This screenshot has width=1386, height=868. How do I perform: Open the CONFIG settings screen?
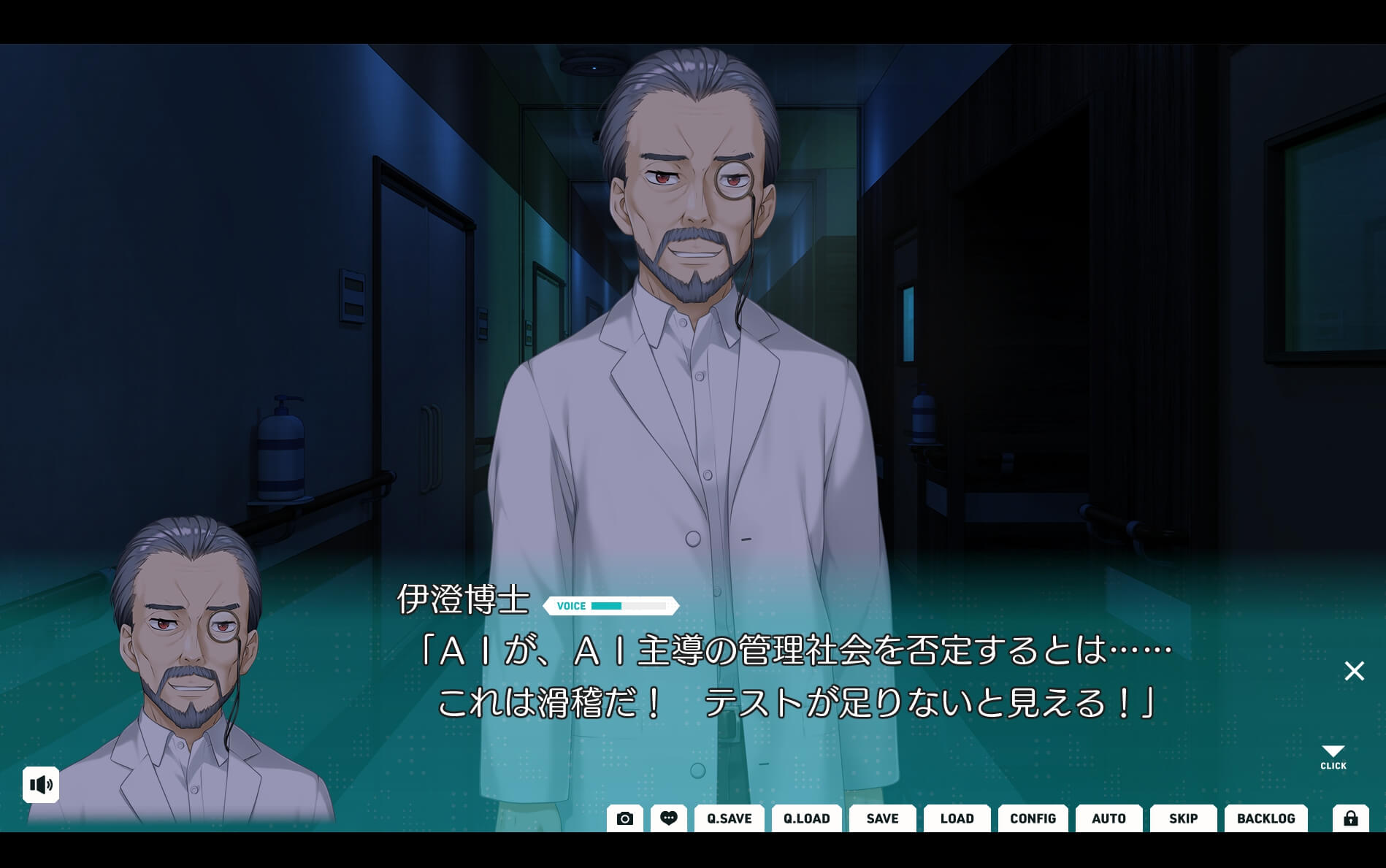coord(1032,818)
